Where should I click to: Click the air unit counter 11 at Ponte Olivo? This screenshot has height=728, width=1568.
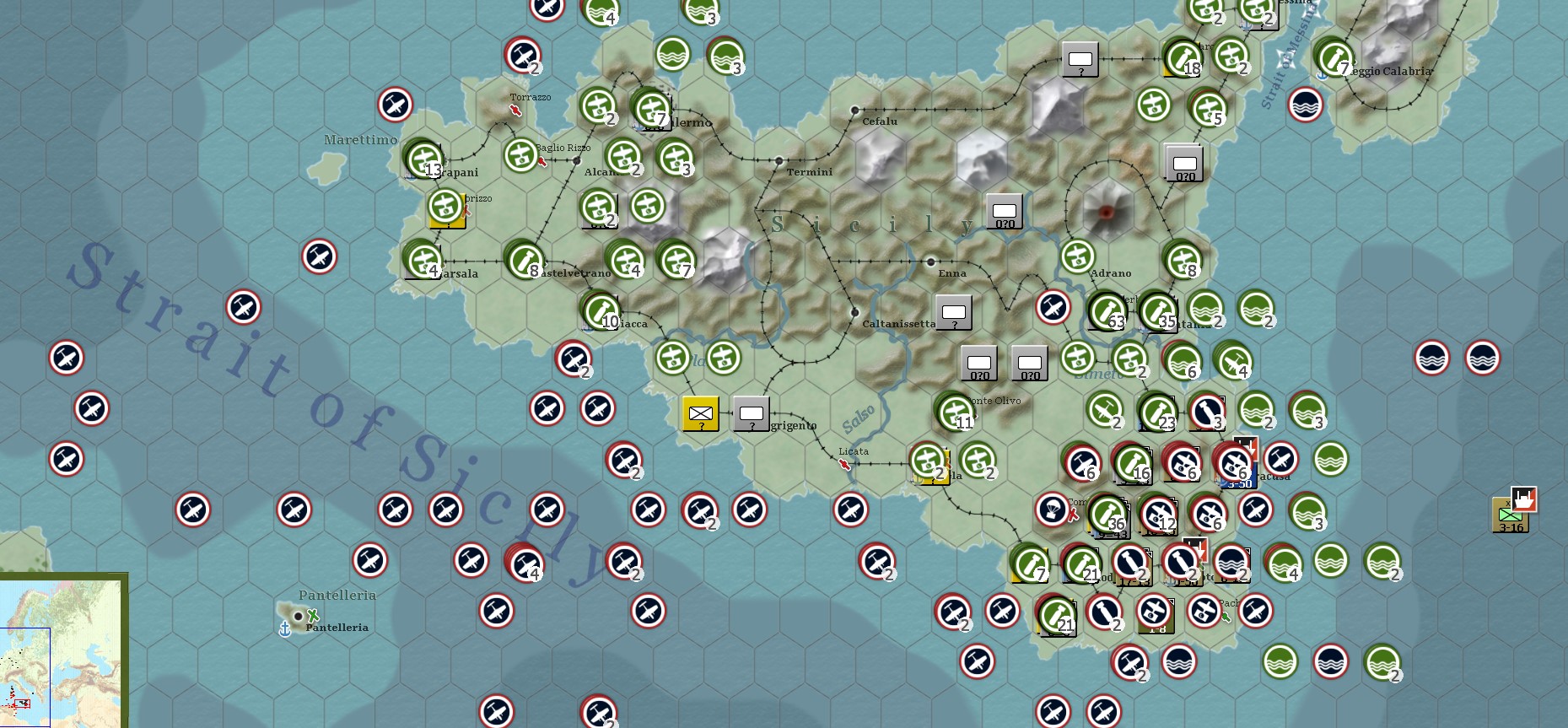(x=954, y=413)
